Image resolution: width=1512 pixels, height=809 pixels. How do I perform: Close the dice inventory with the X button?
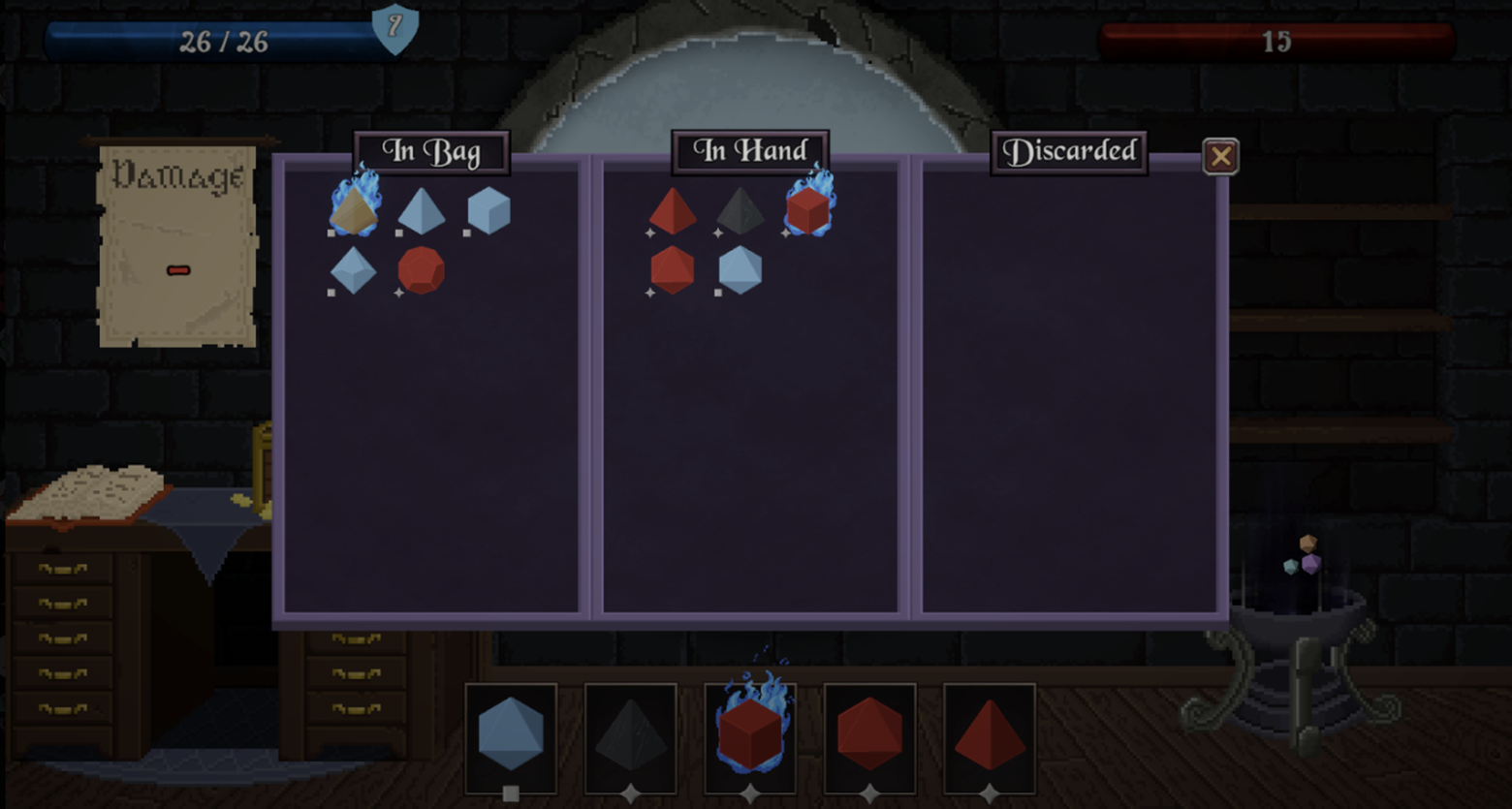click(1220, 156)
